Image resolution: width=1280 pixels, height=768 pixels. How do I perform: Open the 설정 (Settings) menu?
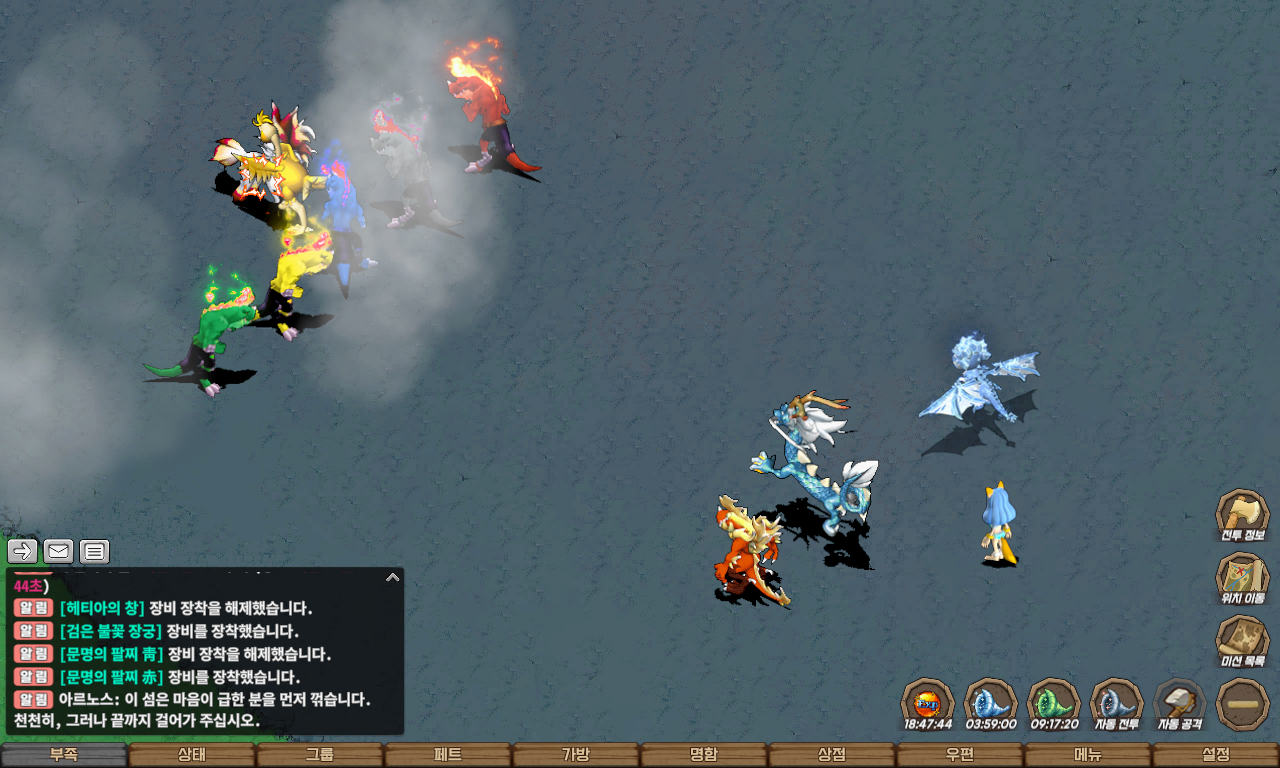point(1216,755)
